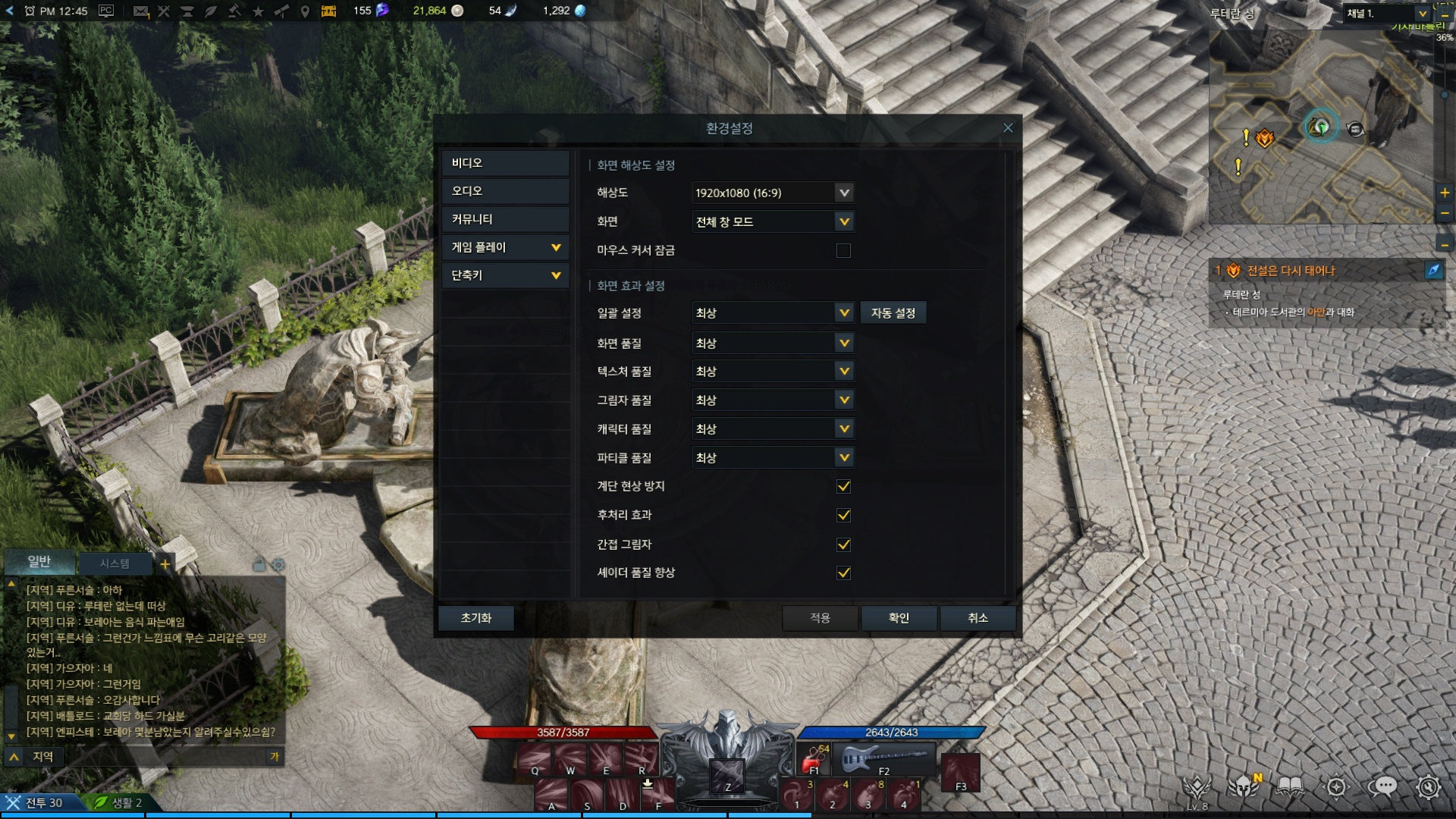Open the 해상도 resolution dropdown
Viewport: 1456px width, 819px height.
click(773, 193)
